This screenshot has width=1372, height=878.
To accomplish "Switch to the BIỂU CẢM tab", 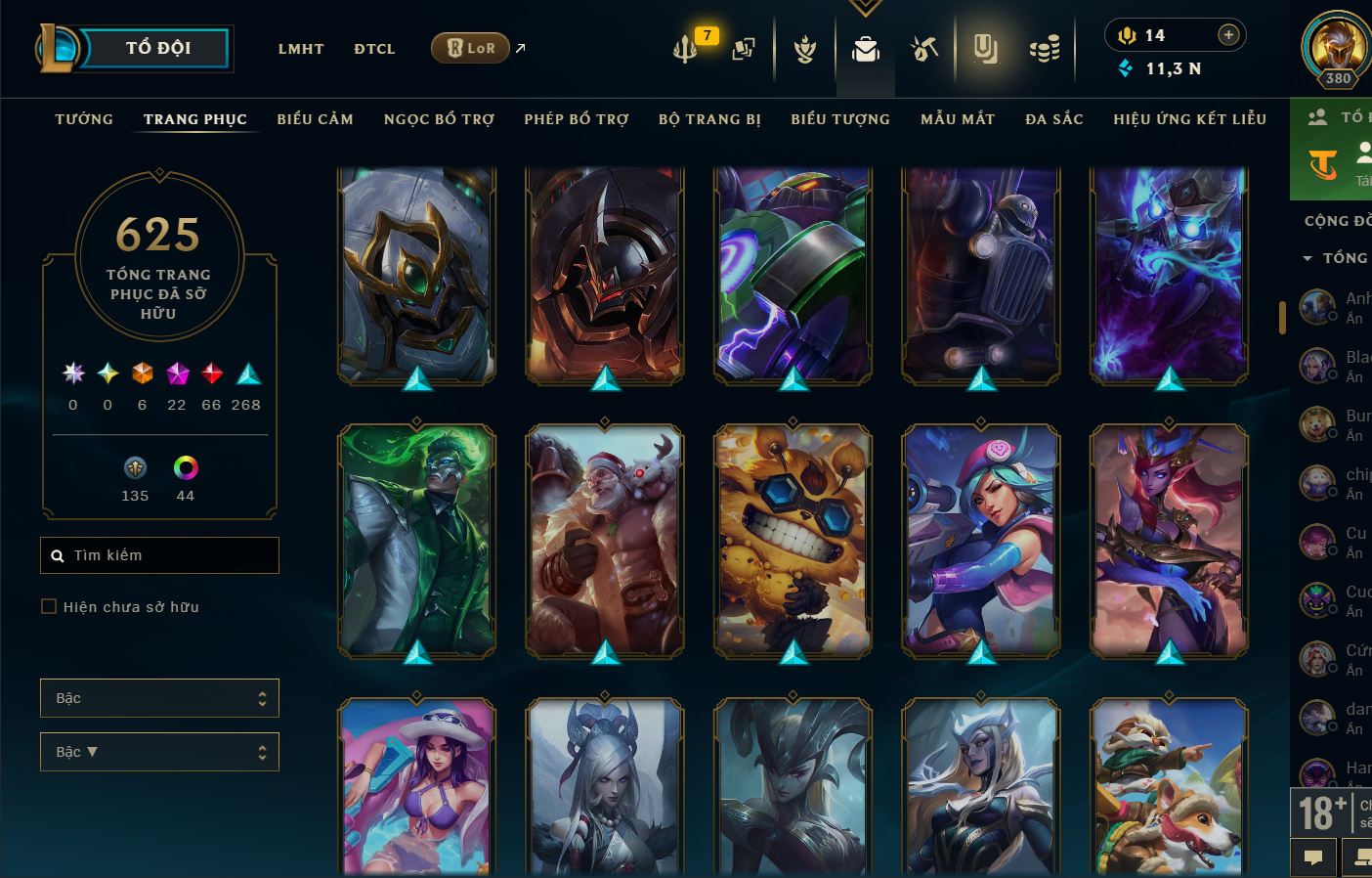I will (315, 119).
